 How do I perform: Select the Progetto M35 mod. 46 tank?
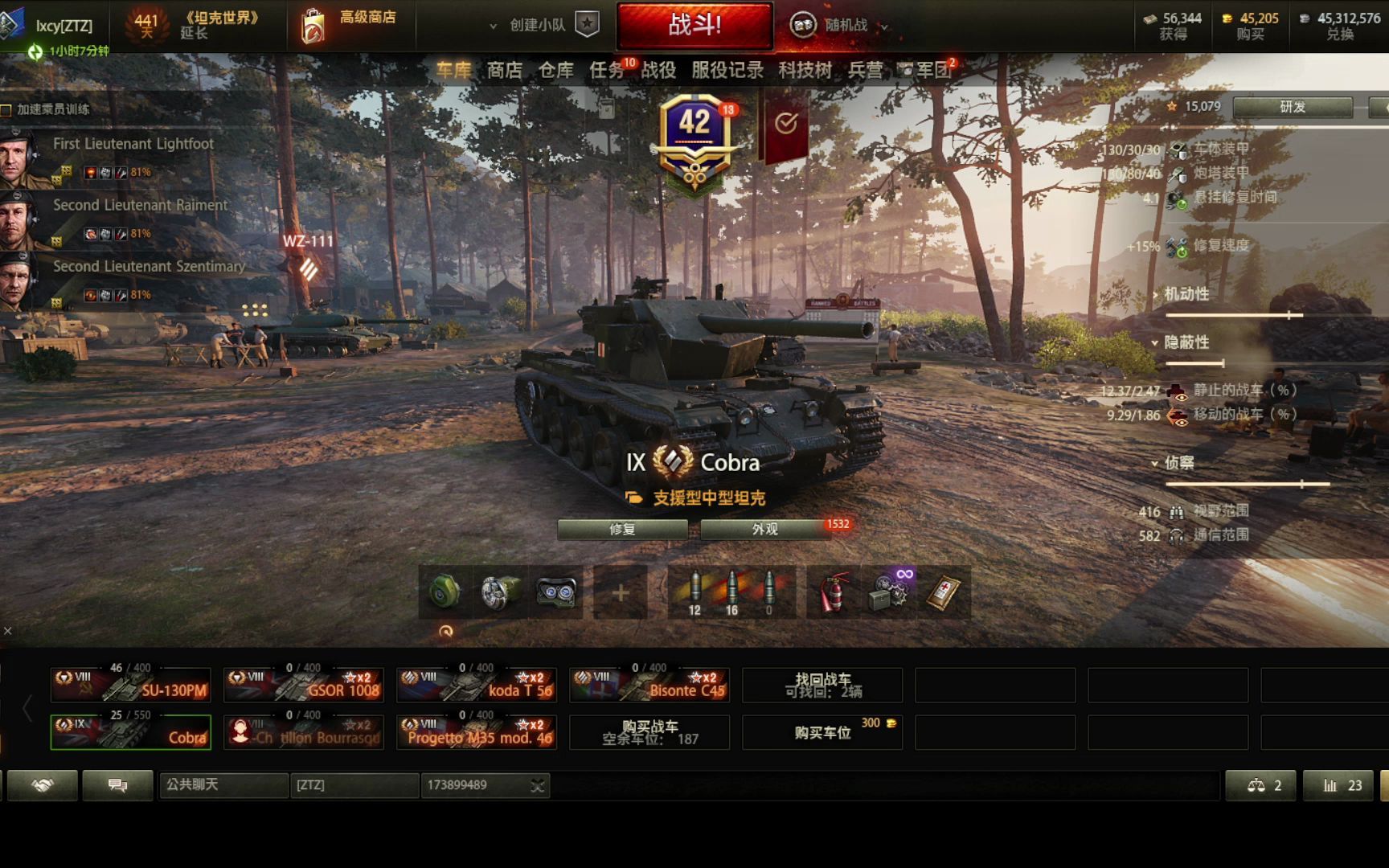point(477,732)
